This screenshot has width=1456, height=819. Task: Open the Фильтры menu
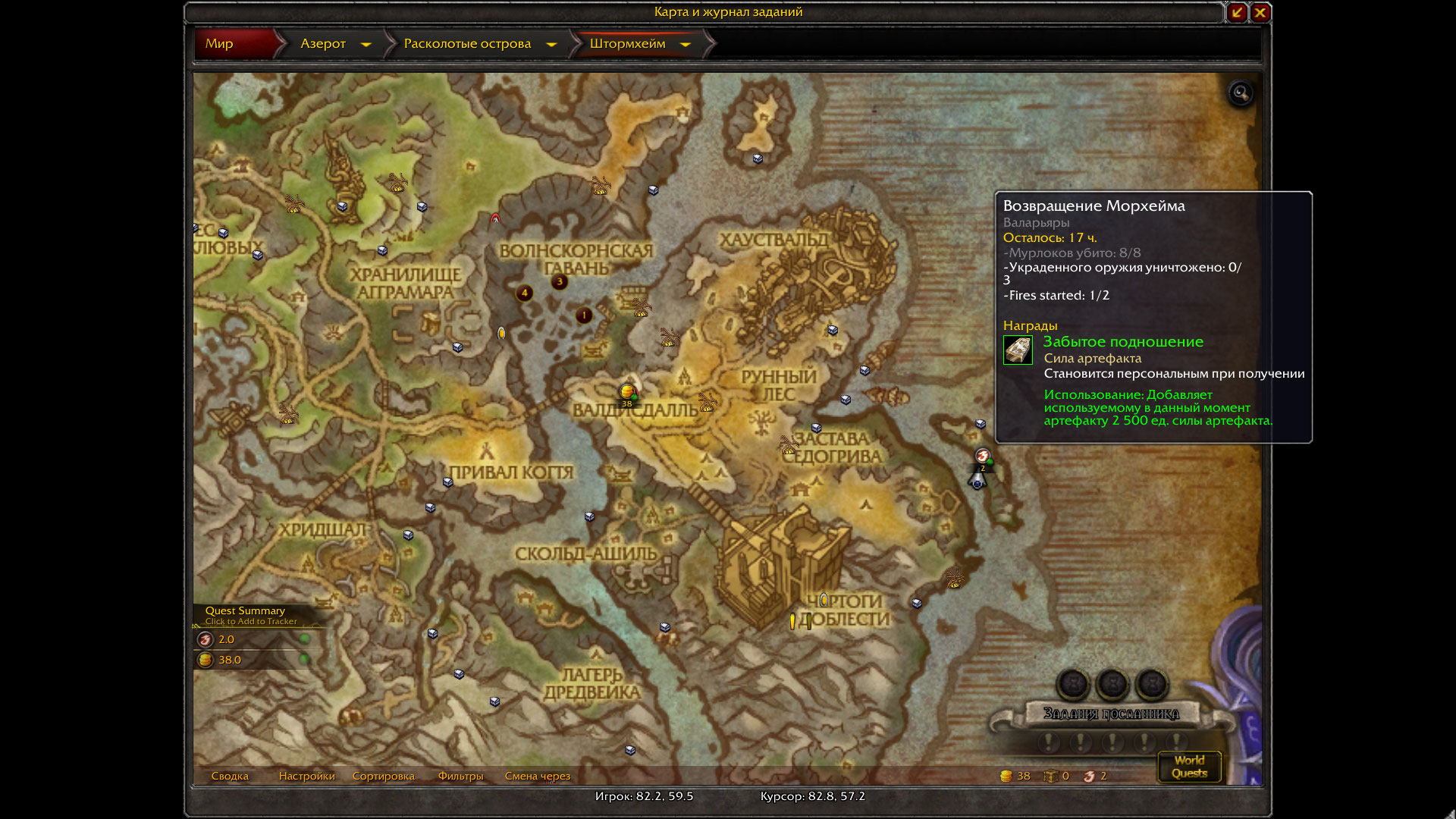point(460,776)
